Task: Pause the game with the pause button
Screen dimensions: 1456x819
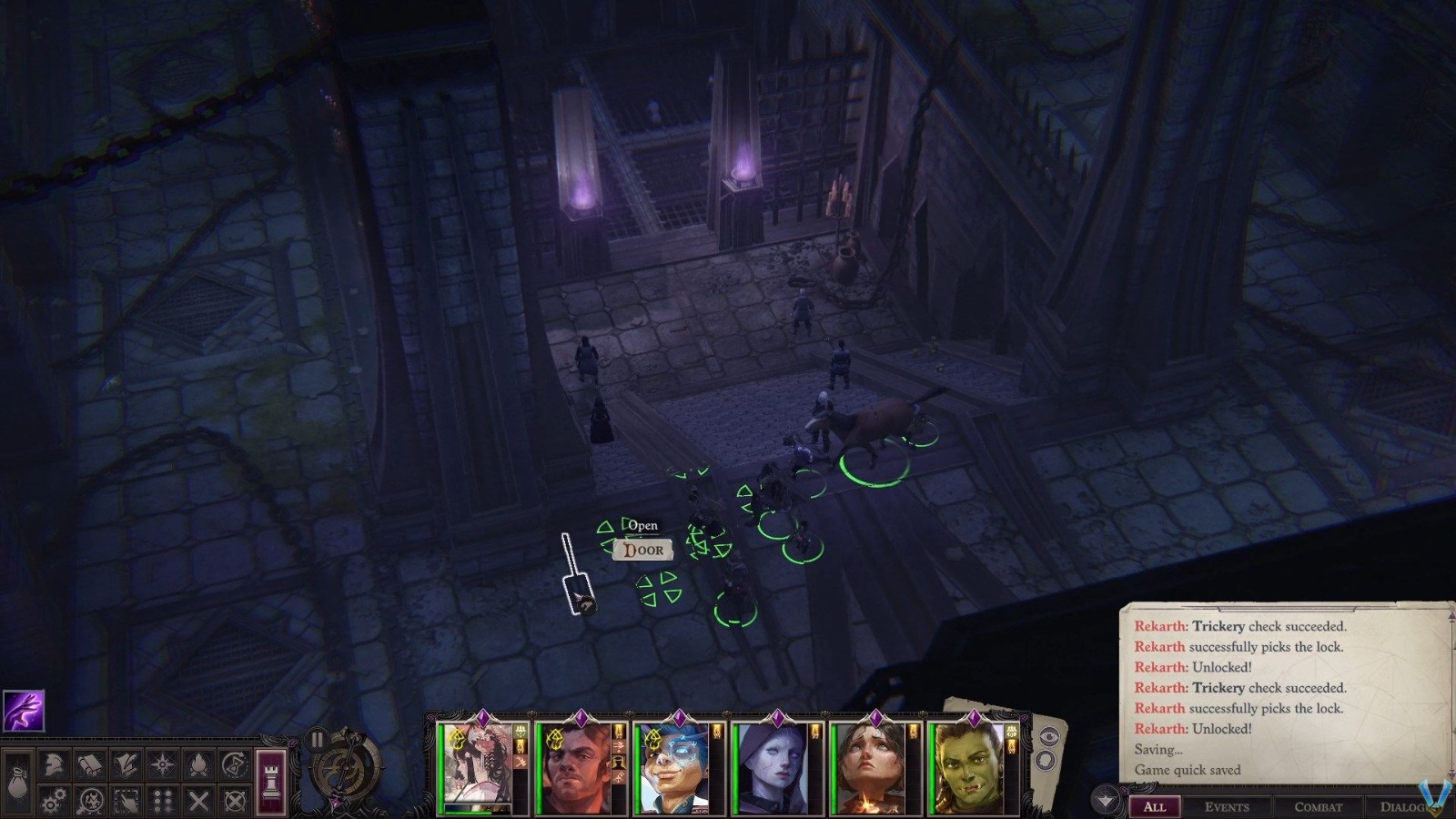Action: click(317, 739)
